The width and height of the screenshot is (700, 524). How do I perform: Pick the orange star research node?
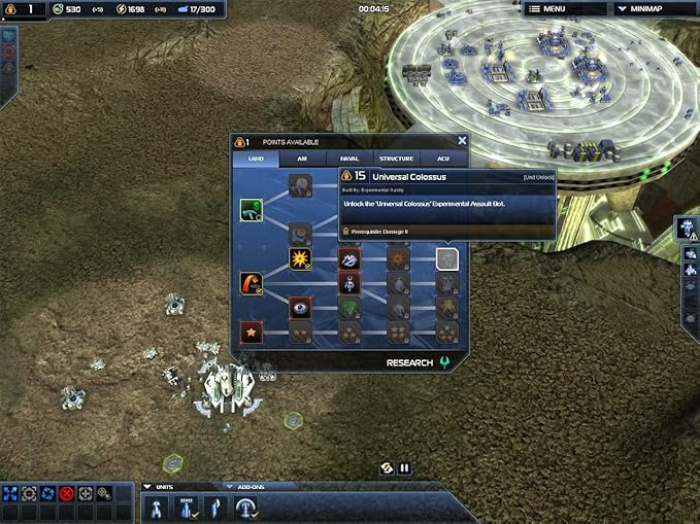click(x=251, y=331)
